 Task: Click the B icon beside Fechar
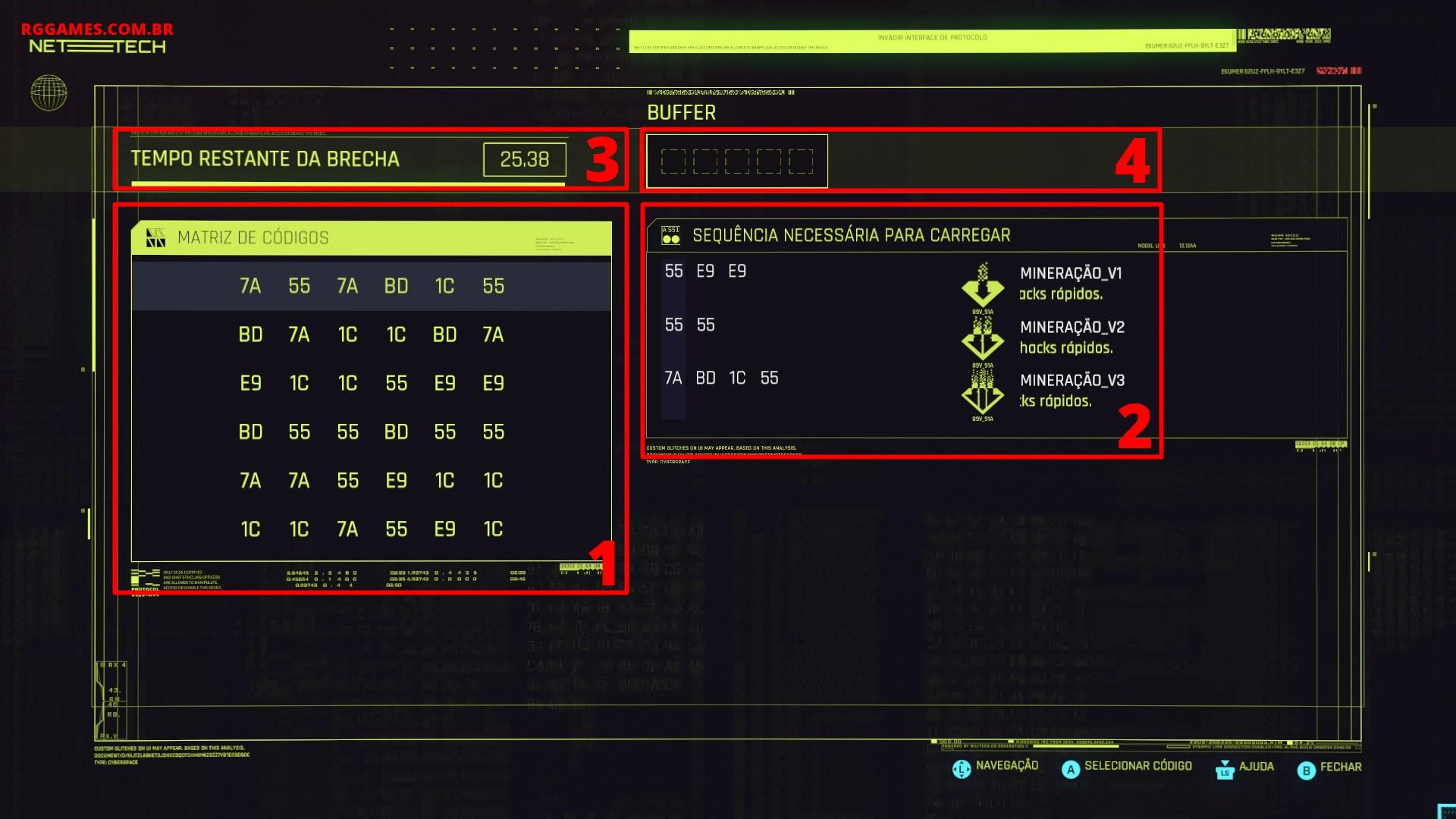[1306, 768]
